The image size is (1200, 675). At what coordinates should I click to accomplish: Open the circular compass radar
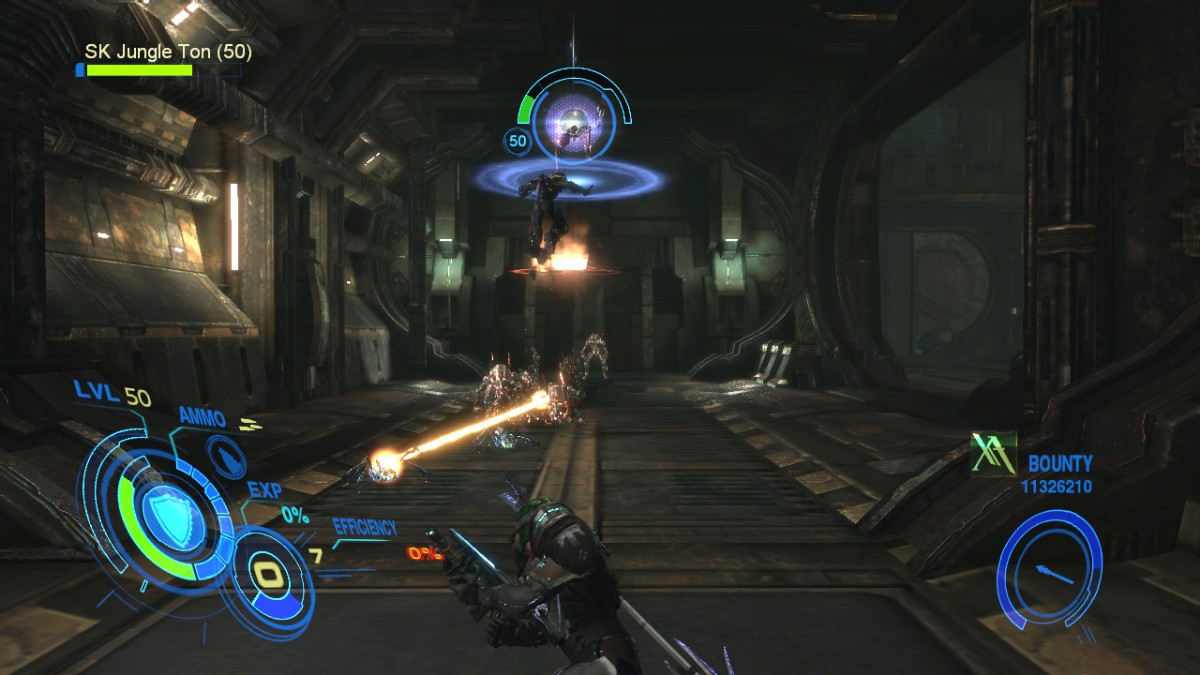(1049, 568)
